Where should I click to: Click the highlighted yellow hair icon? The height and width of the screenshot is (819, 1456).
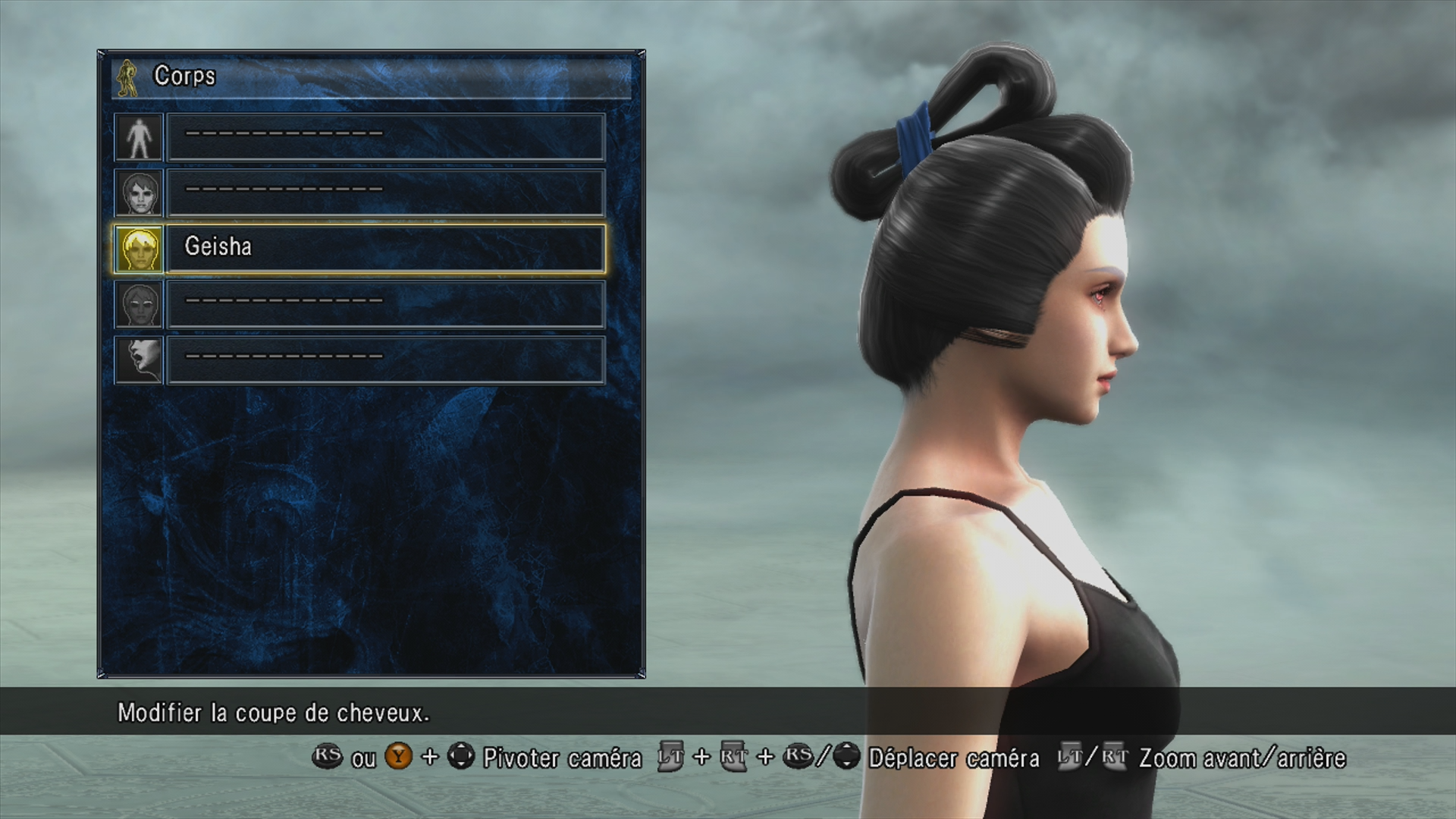click(x=139, y=249)
